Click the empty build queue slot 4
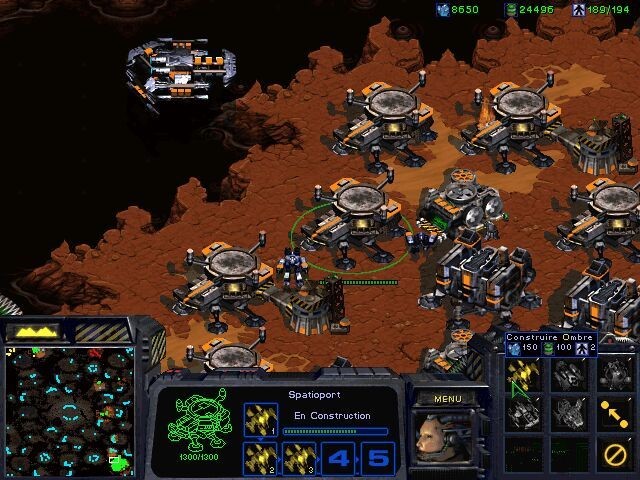640x480 pixels. pos(338,458)
